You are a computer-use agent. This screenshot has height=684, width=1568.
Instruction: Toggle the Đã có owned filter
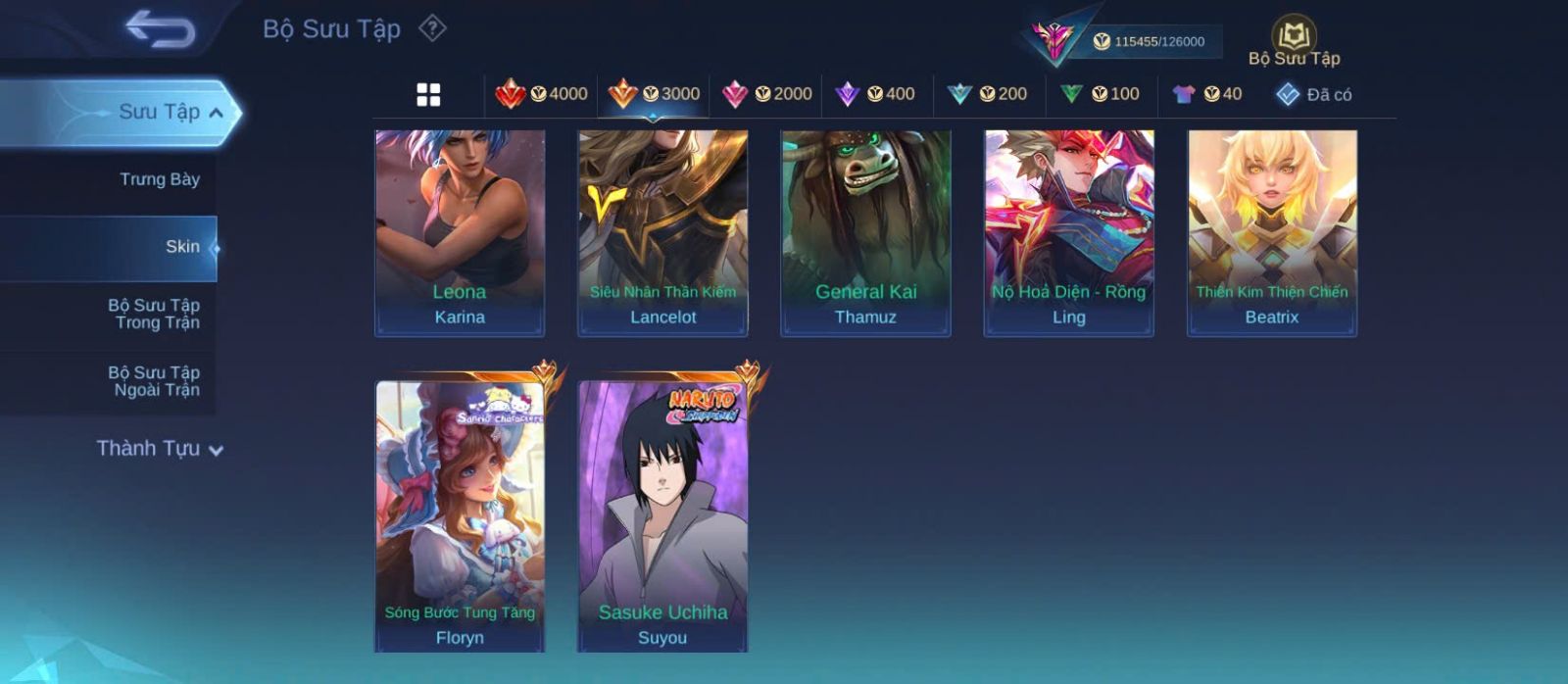(x=1314, y=94)
